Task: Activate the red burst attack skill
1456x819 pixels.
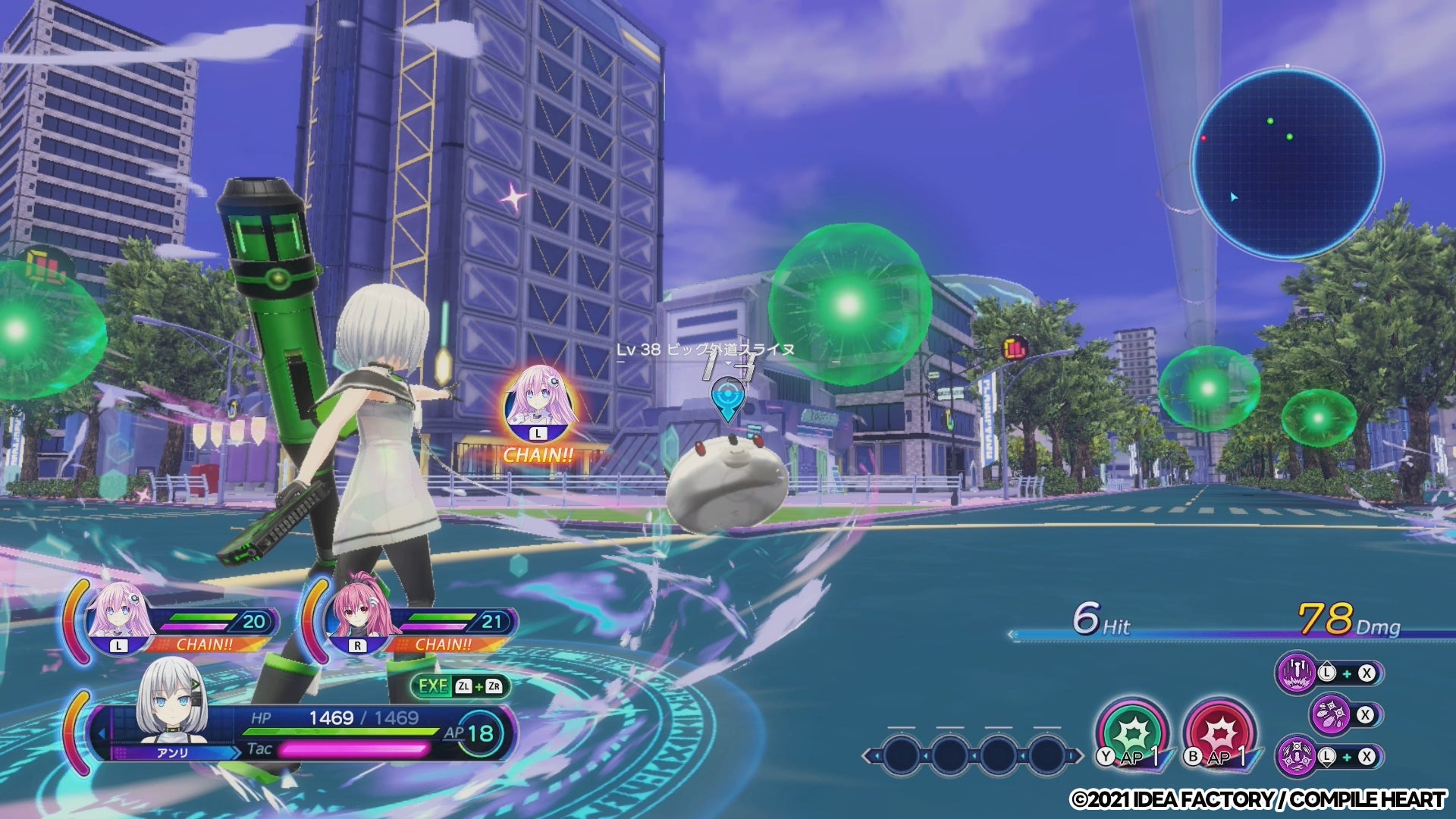Action: 1219,733
